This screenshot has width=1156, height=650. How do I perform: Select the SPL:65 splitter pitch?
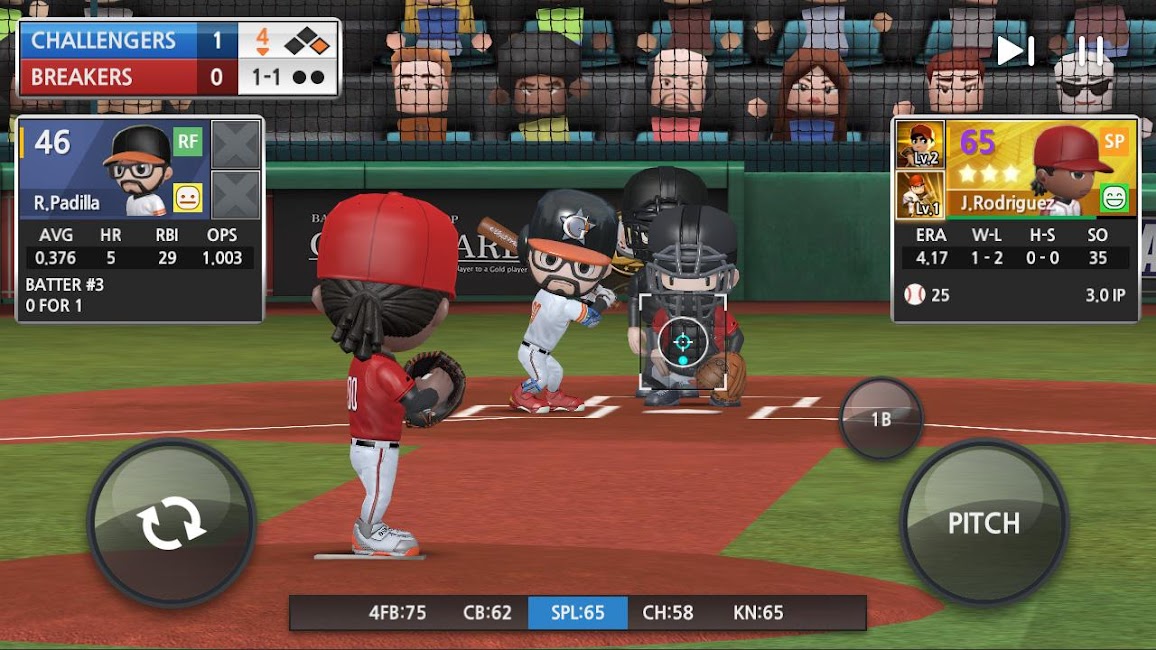coord(577,613)
